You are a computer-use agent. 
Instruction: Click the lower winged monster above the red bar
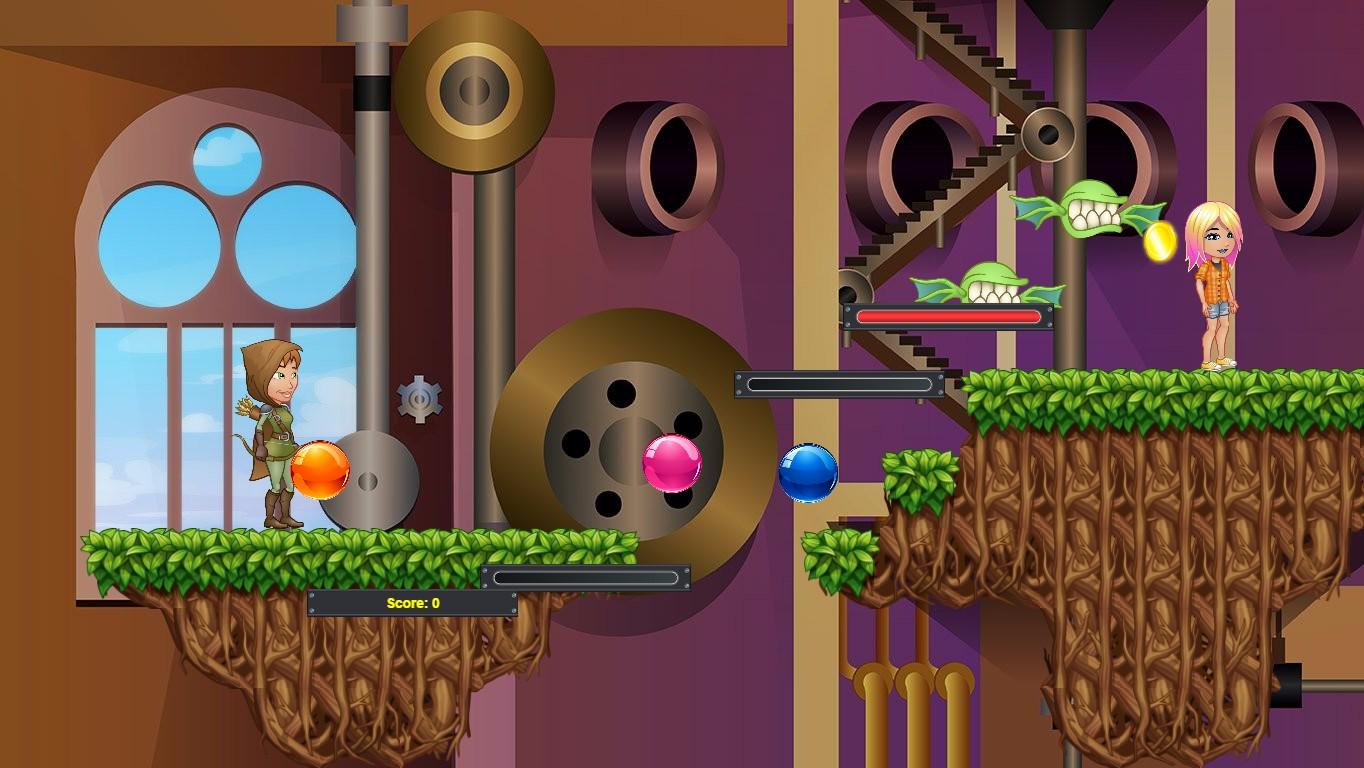coord(990,283)
